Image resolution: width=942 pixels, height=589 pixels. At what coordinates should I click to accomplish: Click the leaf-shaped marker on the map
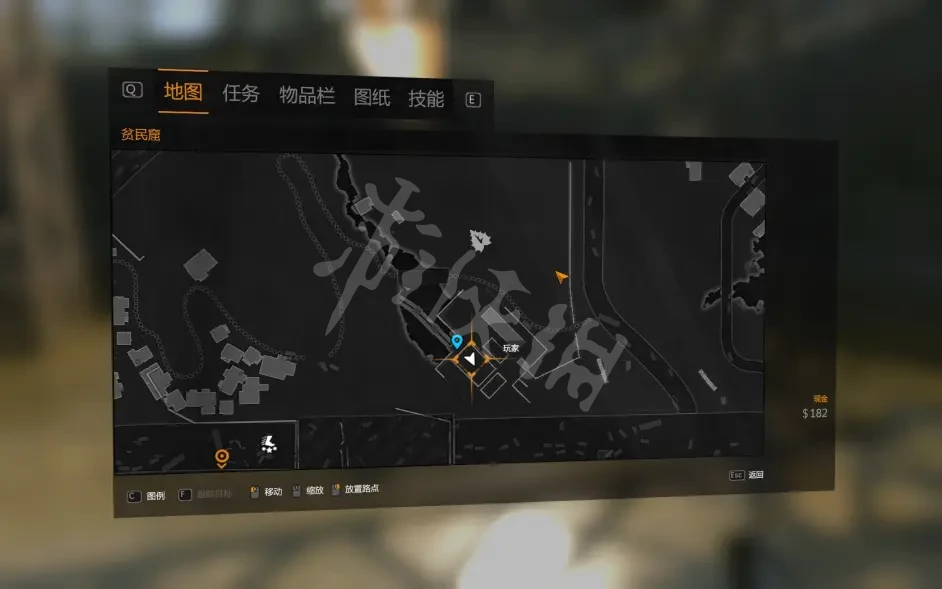point(481,240)
